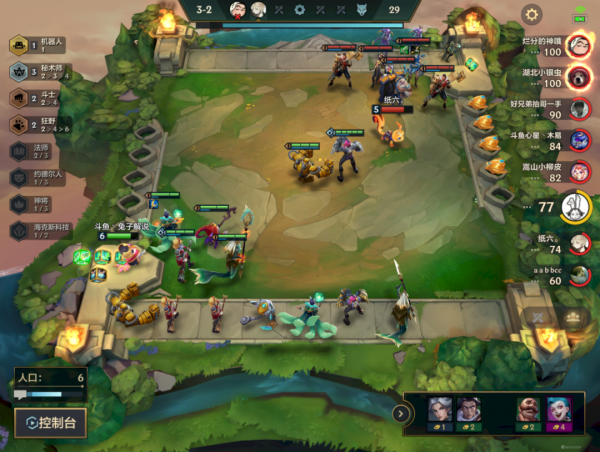Scout opponent 纸六。 in the player list
600x452 pixels.
pyautogui.click(x=577, y=243)
